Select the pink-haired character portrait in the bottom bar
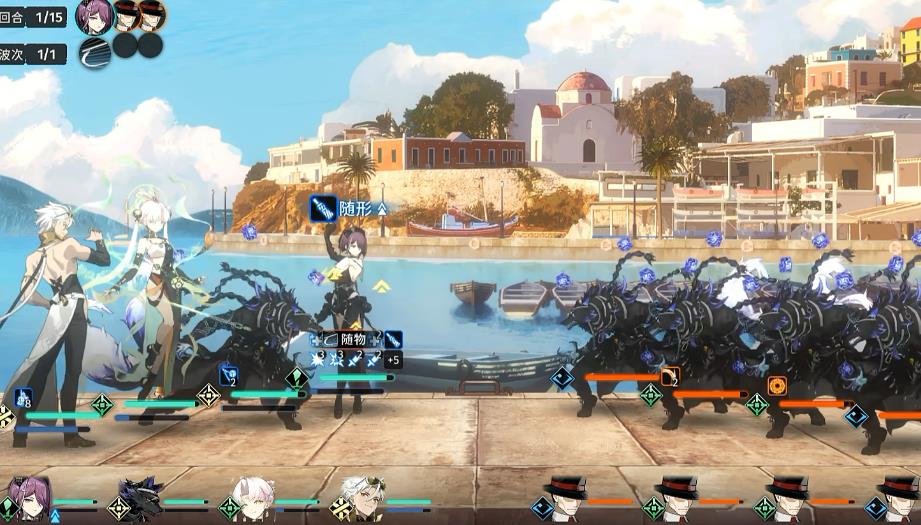This screenshot has width=921, height=525. click(252, 497)
